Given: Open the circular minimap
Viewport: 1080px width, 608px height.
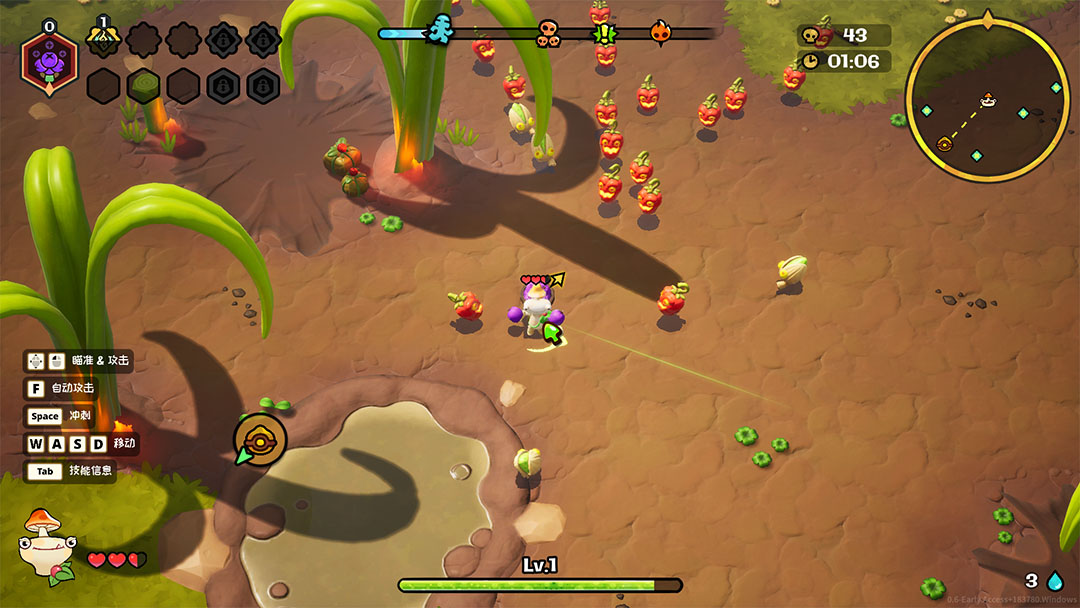Looking at the screenshot, I should [x=987, y=101].
